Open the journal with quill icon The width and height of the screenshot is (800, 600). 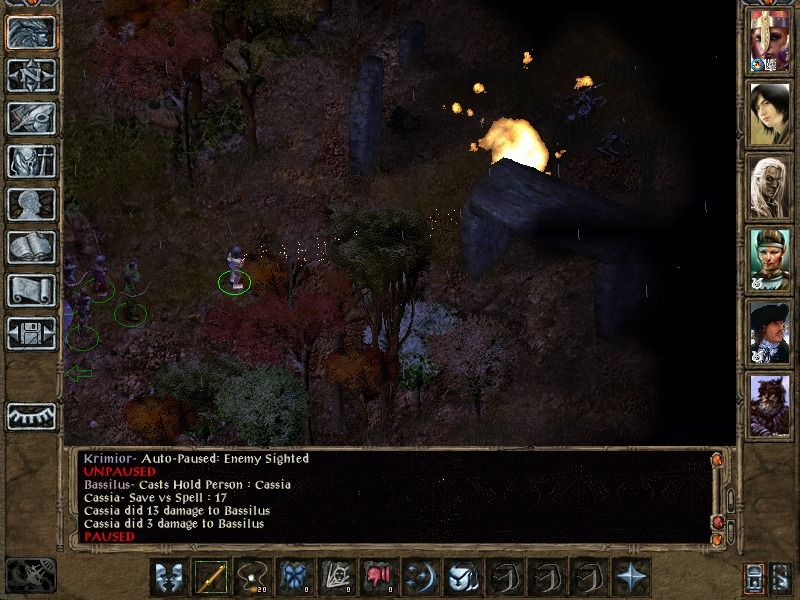[x=31, y=118]
